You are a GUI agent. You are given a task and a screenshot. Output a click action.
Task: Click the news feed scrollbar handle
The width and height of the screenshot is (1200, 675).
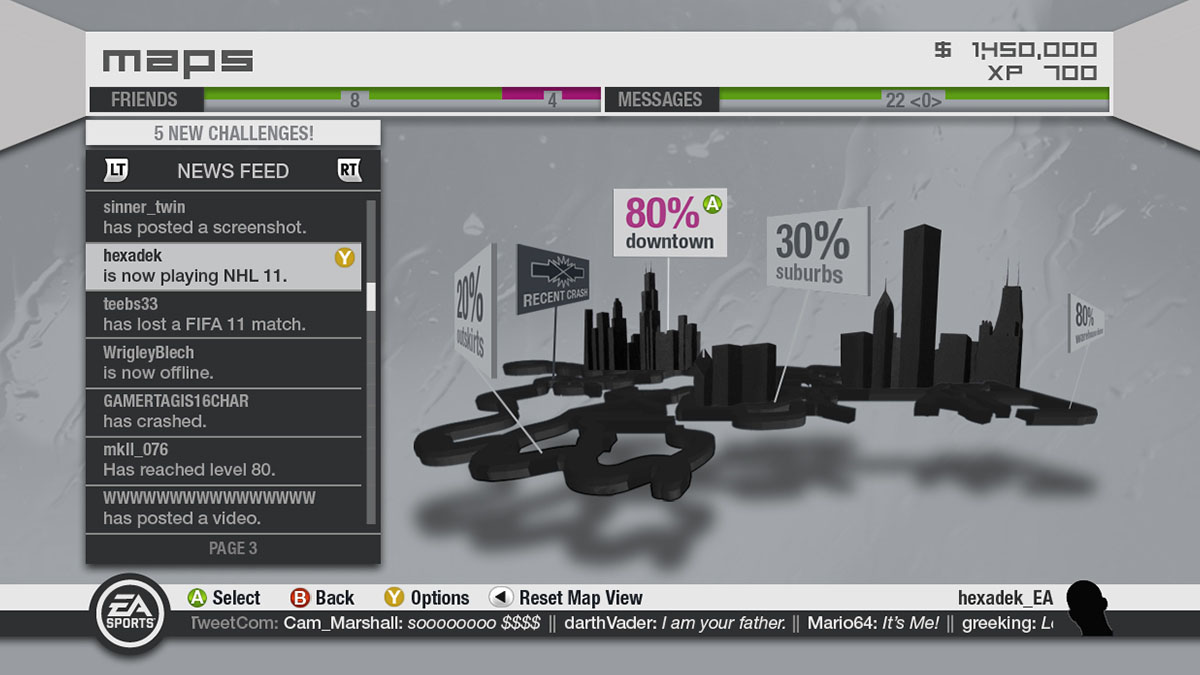pos(371,296)
